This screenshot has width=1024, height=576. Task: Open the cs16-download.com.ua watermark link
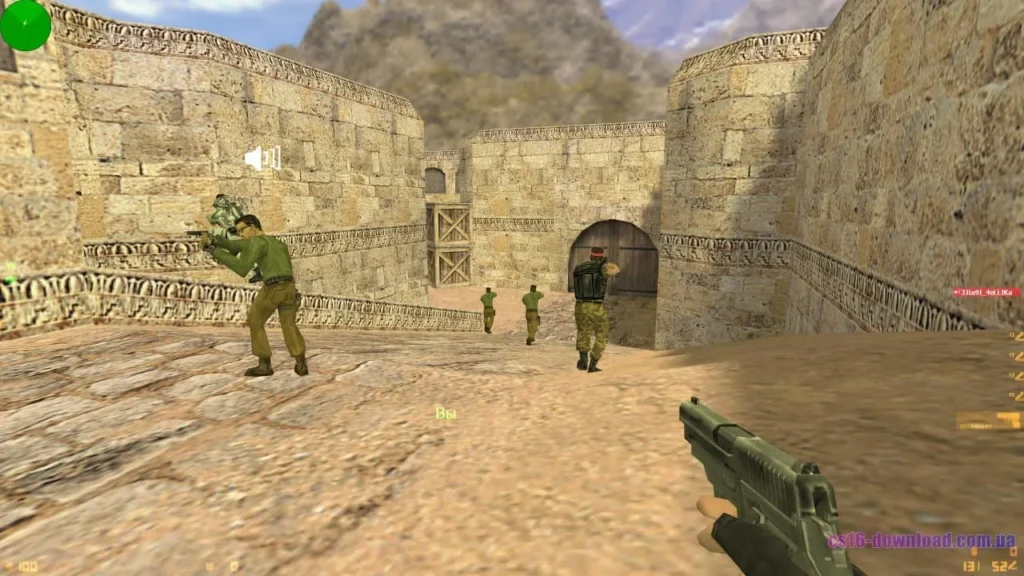921,541
